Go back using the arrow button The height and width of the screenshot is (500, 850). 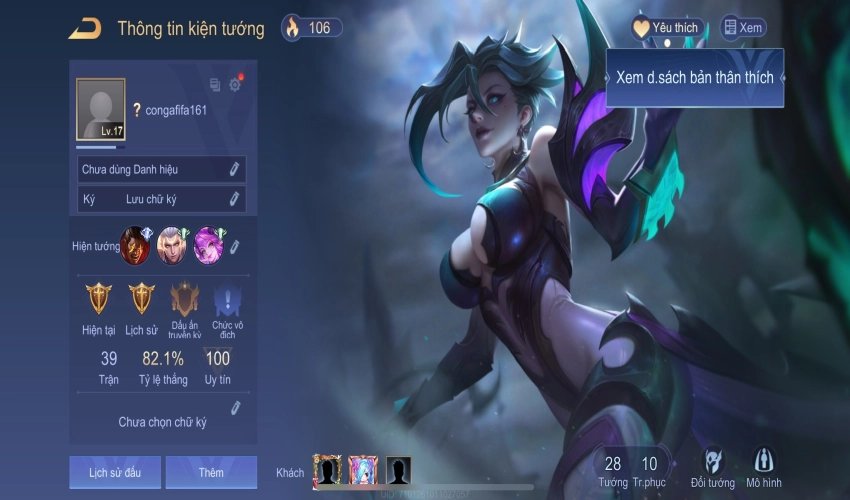pyautogui.click(x=84, y=29)
